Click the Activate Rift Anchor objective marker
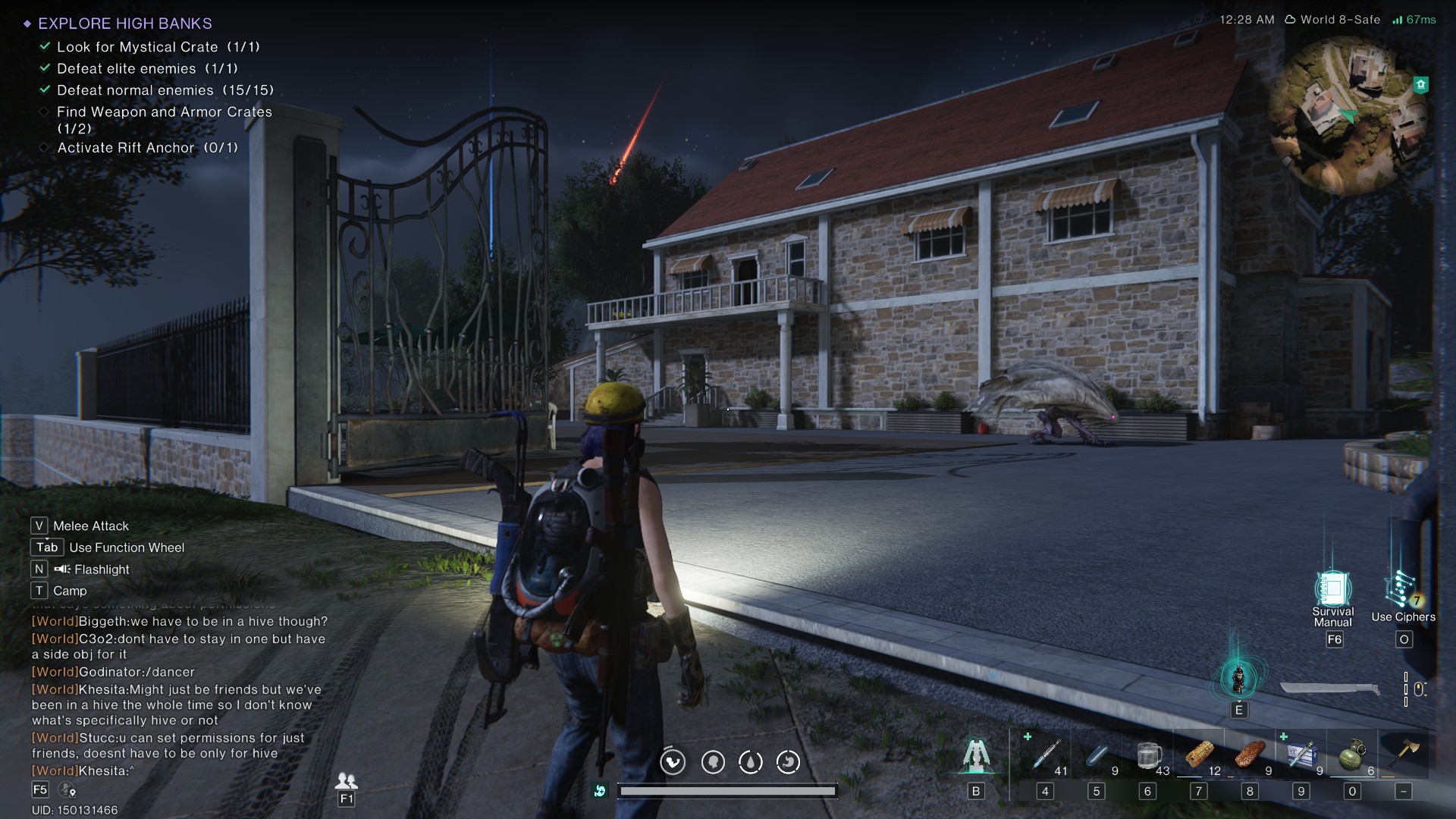 [x=43, y=148]
